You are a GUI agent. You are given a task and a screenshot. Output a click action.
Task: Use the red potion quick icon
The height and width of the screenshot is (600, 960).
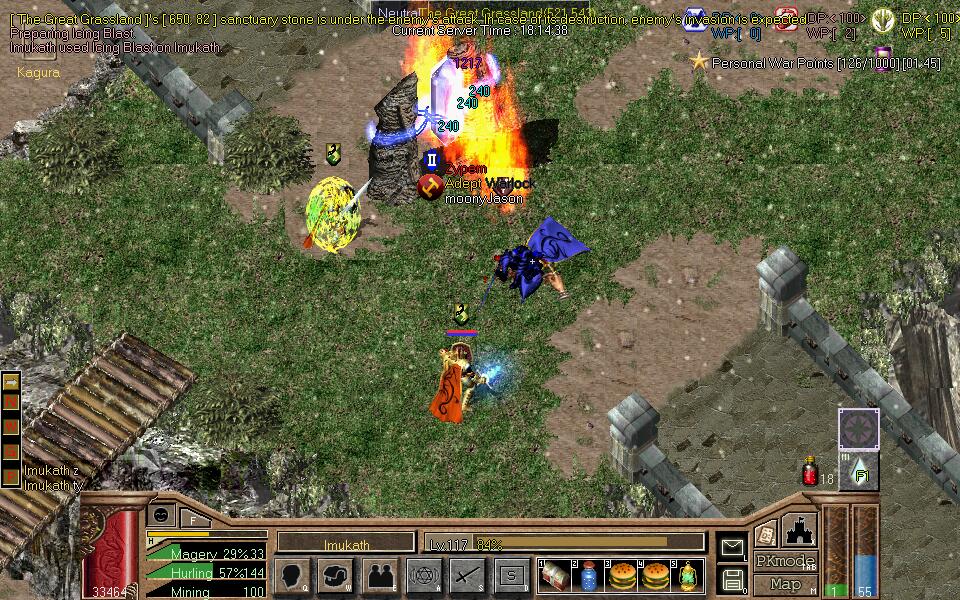(810, 472)
